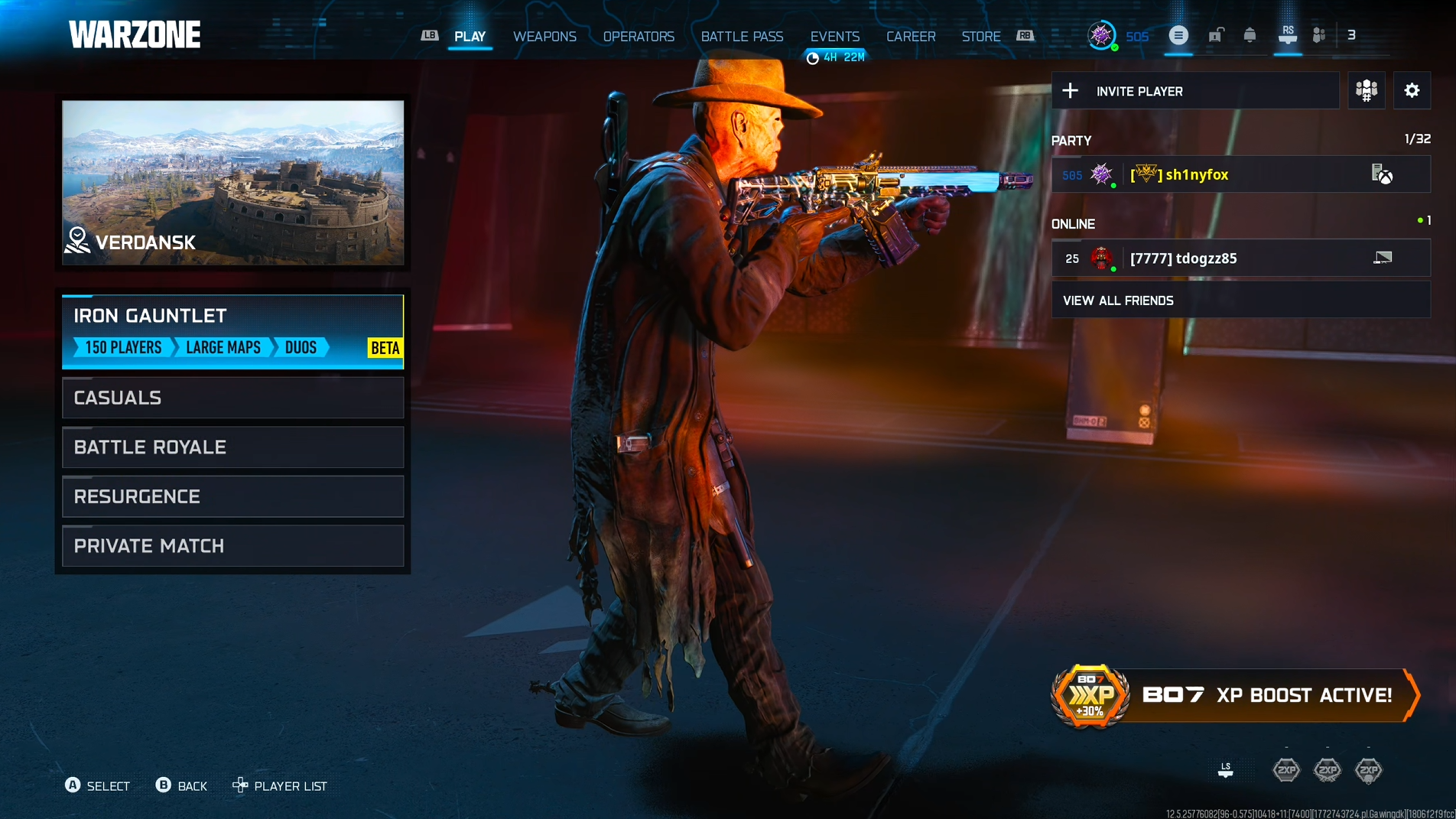Click the Xbox platform icon beside sh1nyfox
Image resolution: width=1456 pixels, height=819 pixels.
[1384, 174]
